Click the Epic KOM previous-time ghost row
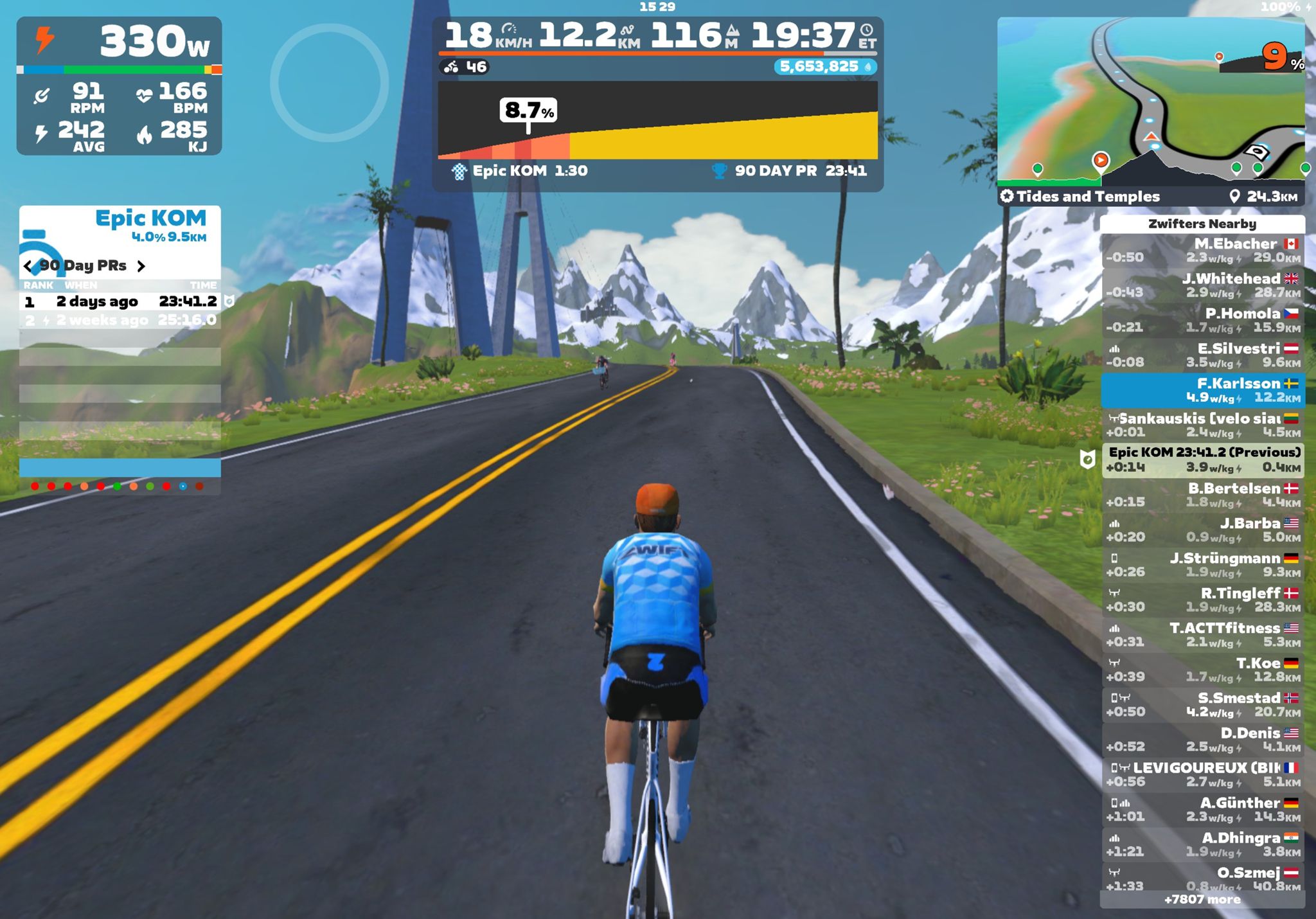The height and width of the screenshot is (919, 1316). pyautogui.click(x=1202, y=460)
